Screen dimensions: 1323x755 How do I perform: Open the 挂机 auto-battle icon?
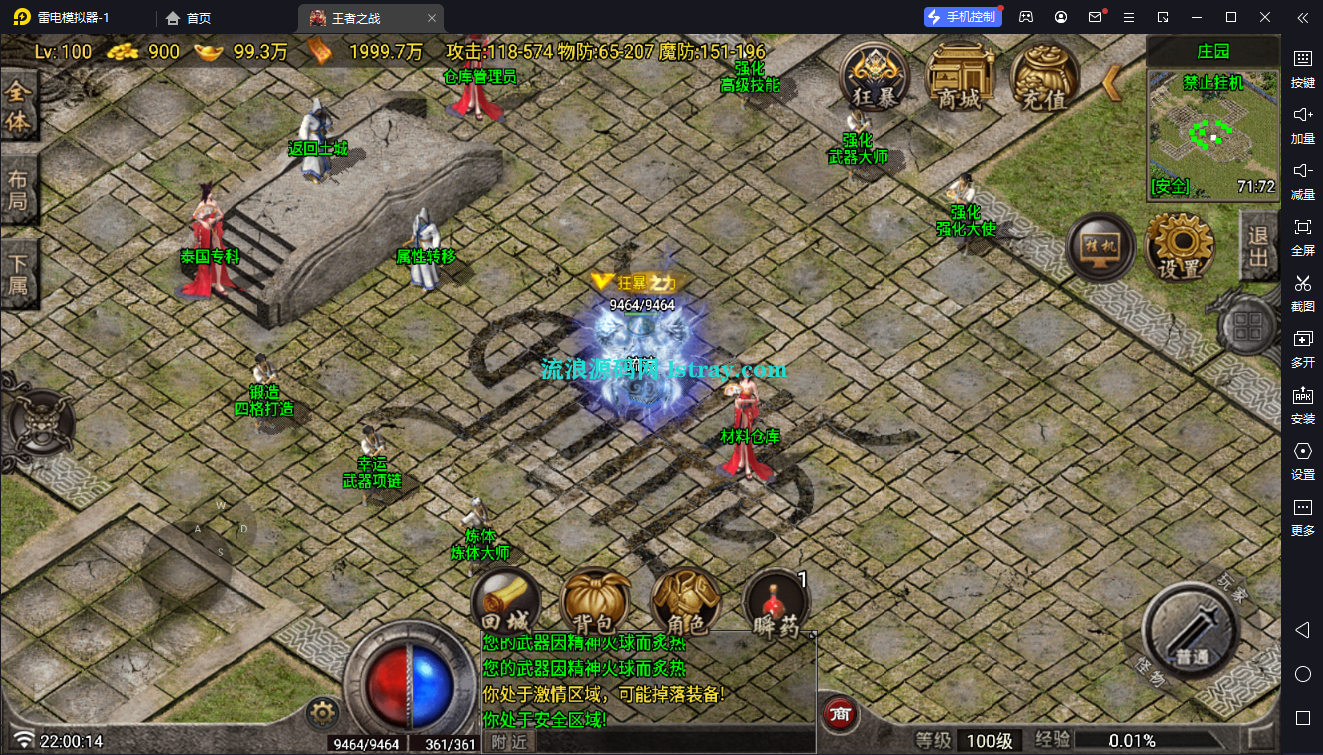coord(1099,247)
